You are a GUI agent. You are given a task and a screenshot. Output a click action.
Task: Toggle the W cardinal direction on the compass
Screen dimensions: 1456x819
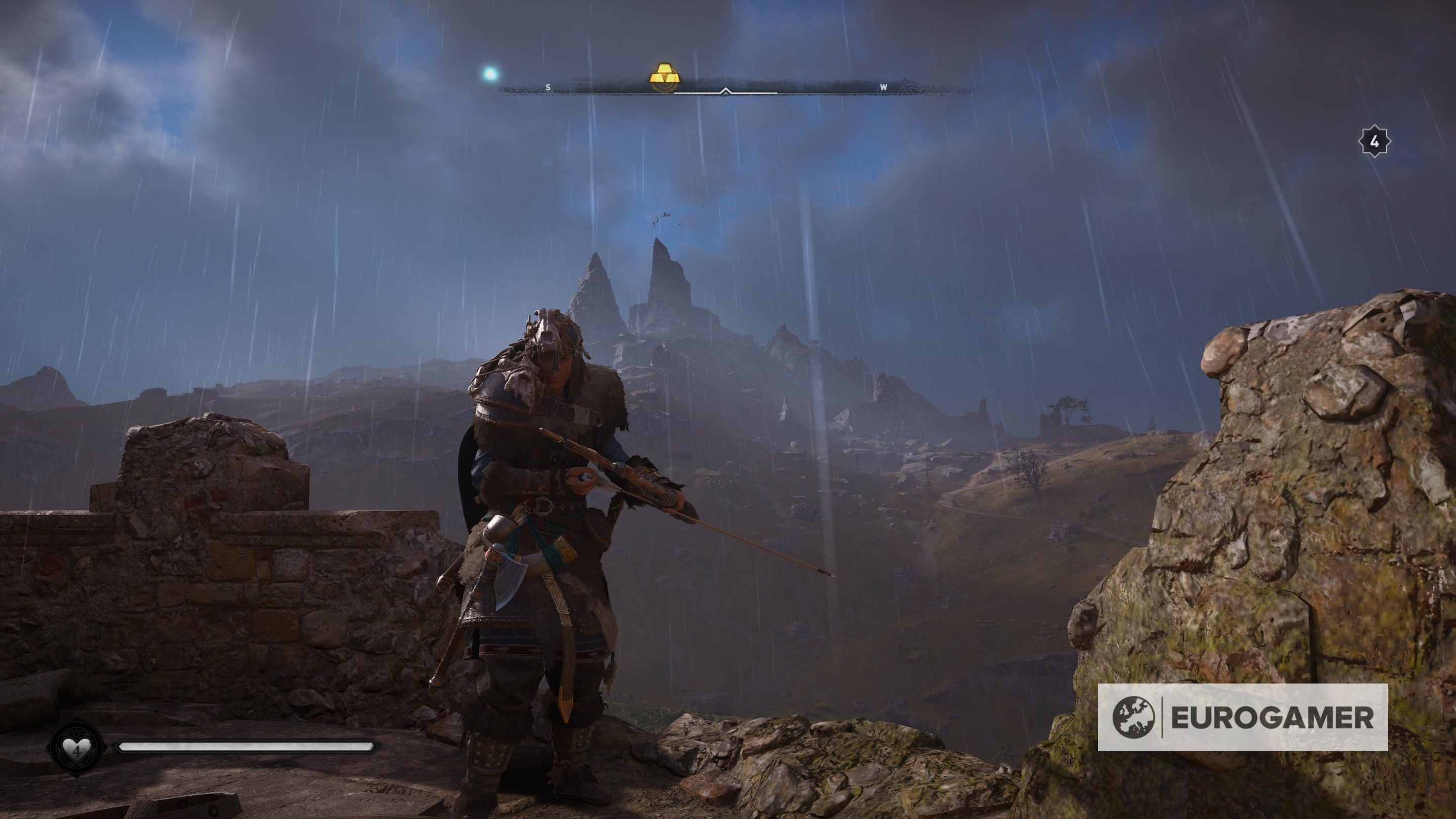click(x=883, y=87)
